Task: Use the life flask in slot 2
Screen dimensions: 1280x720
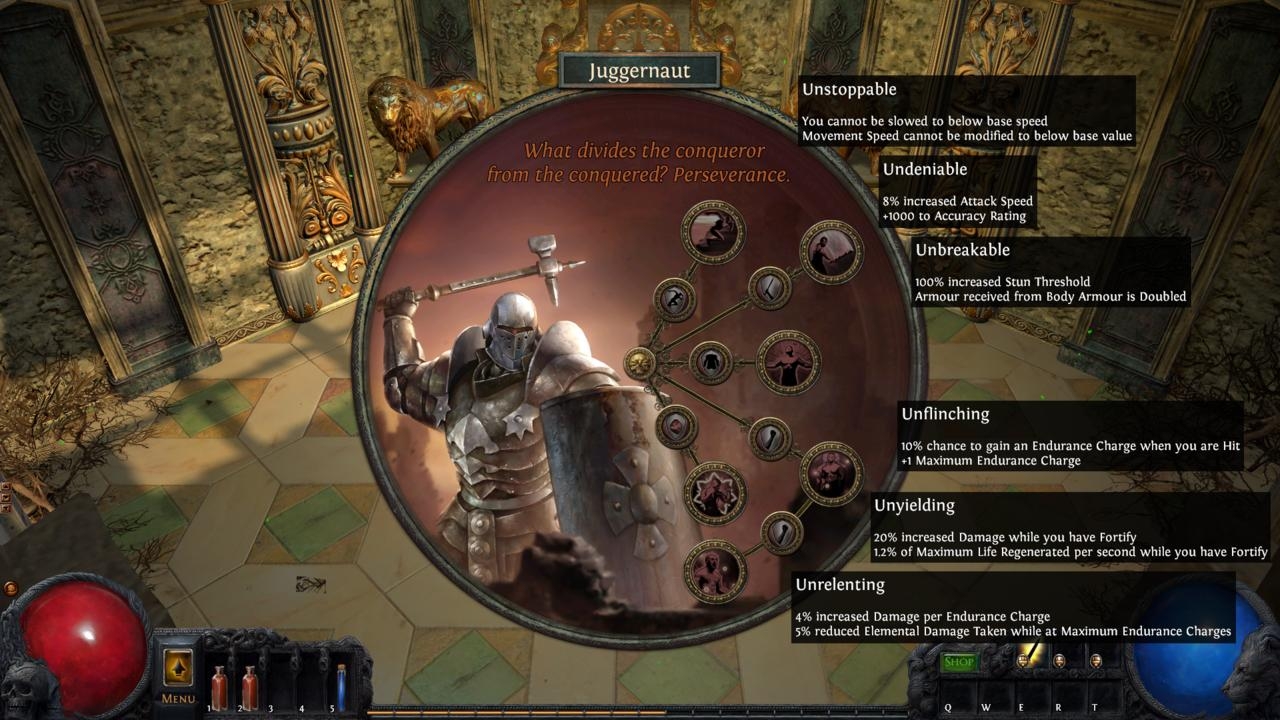Action: [x=249, y=688]
